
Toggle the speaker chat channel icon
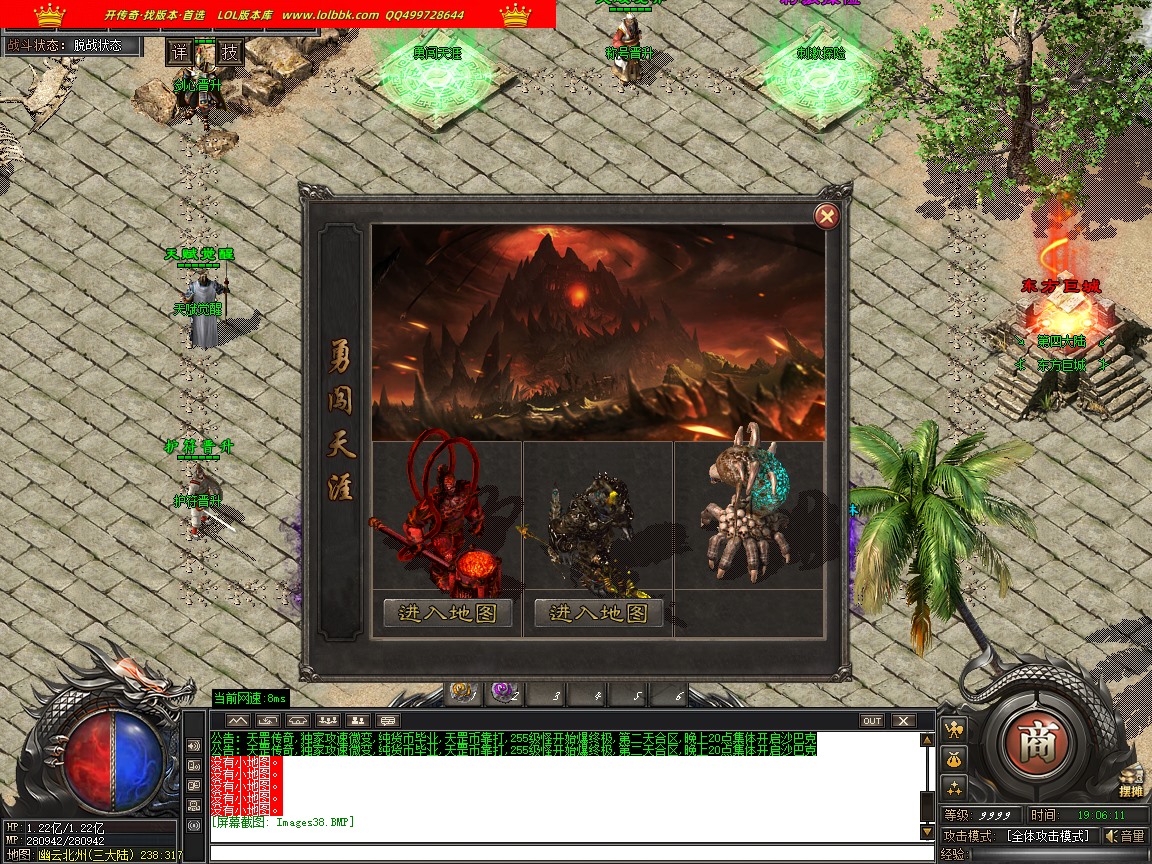click(x=194, y=746)
